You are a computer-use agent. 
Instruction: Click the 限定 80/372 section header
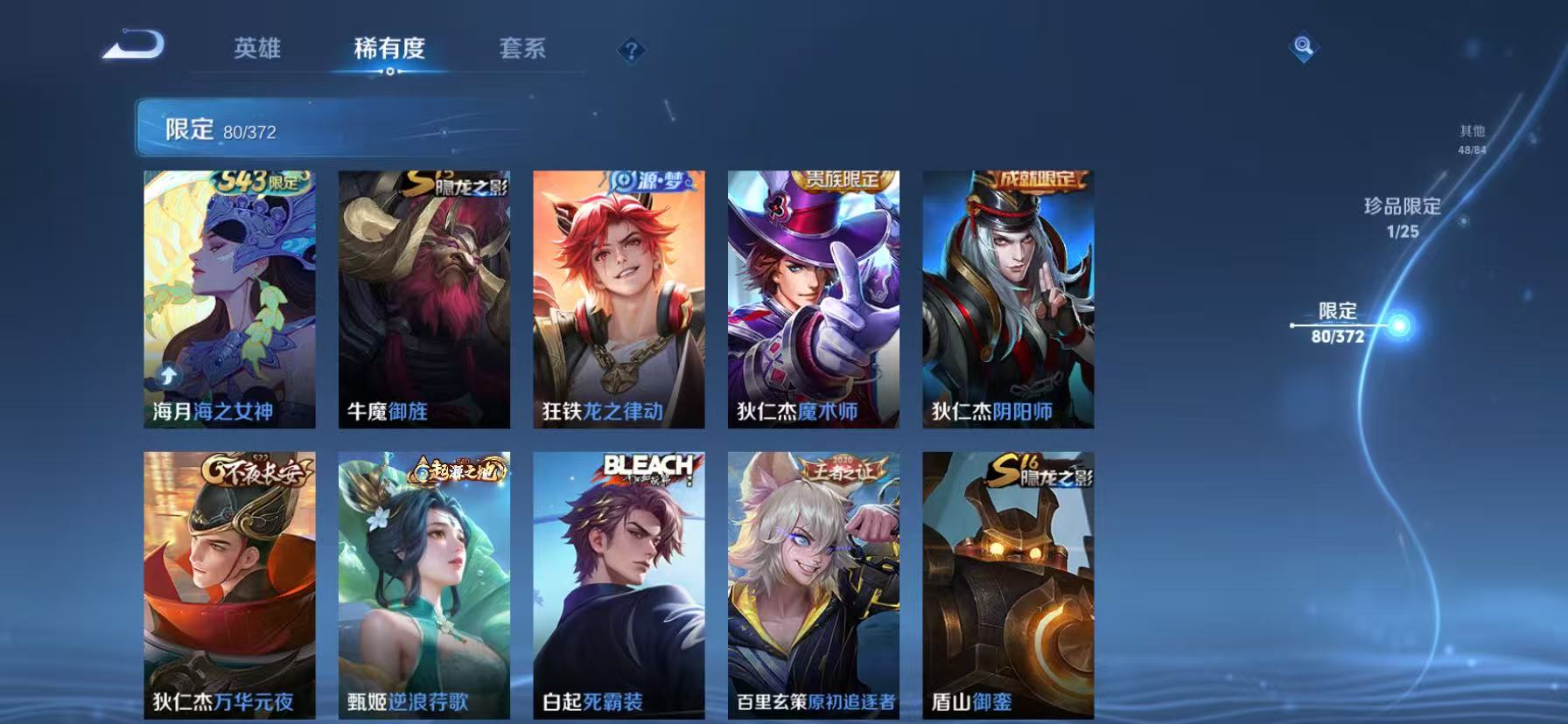click(x=218, y=129)
